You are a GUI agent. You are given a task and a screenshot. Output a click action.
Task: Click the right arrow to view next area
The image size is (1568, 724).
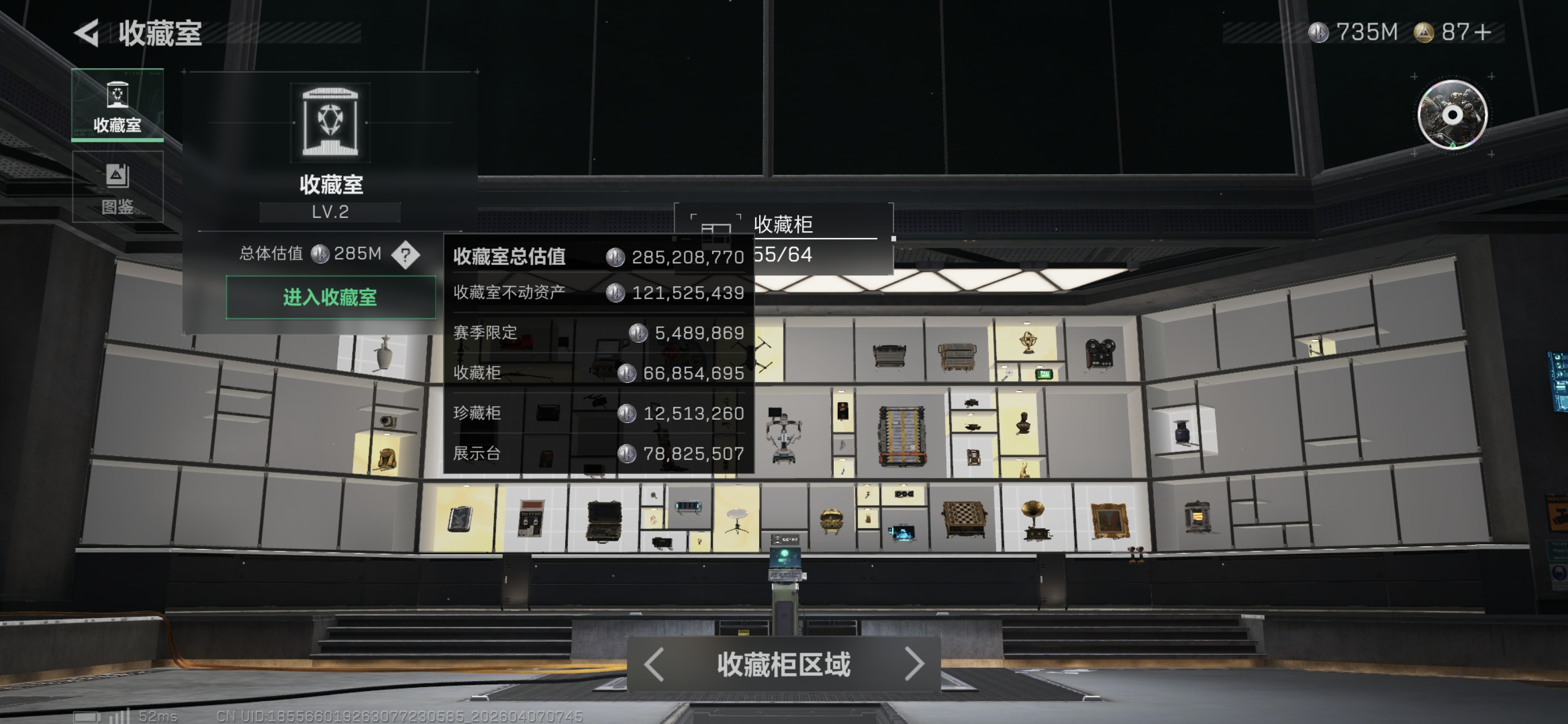pyautogui.click(x=915, y=665)
